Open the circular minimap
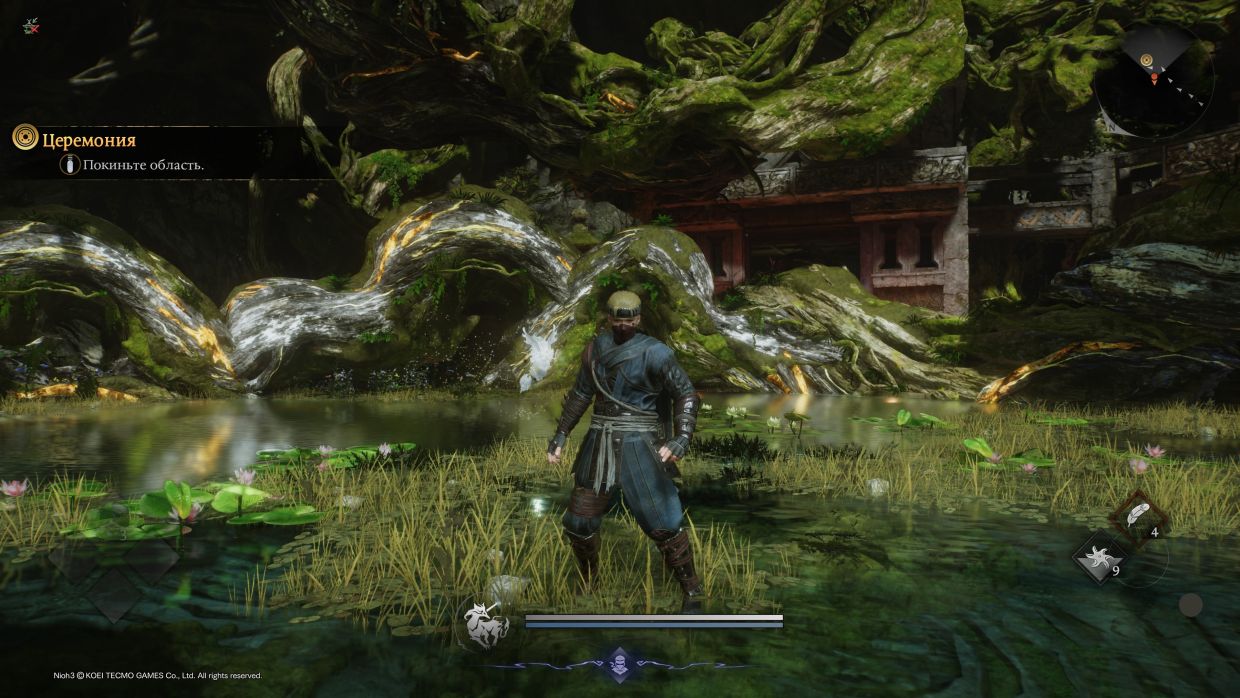 (x=1154, y=78)
